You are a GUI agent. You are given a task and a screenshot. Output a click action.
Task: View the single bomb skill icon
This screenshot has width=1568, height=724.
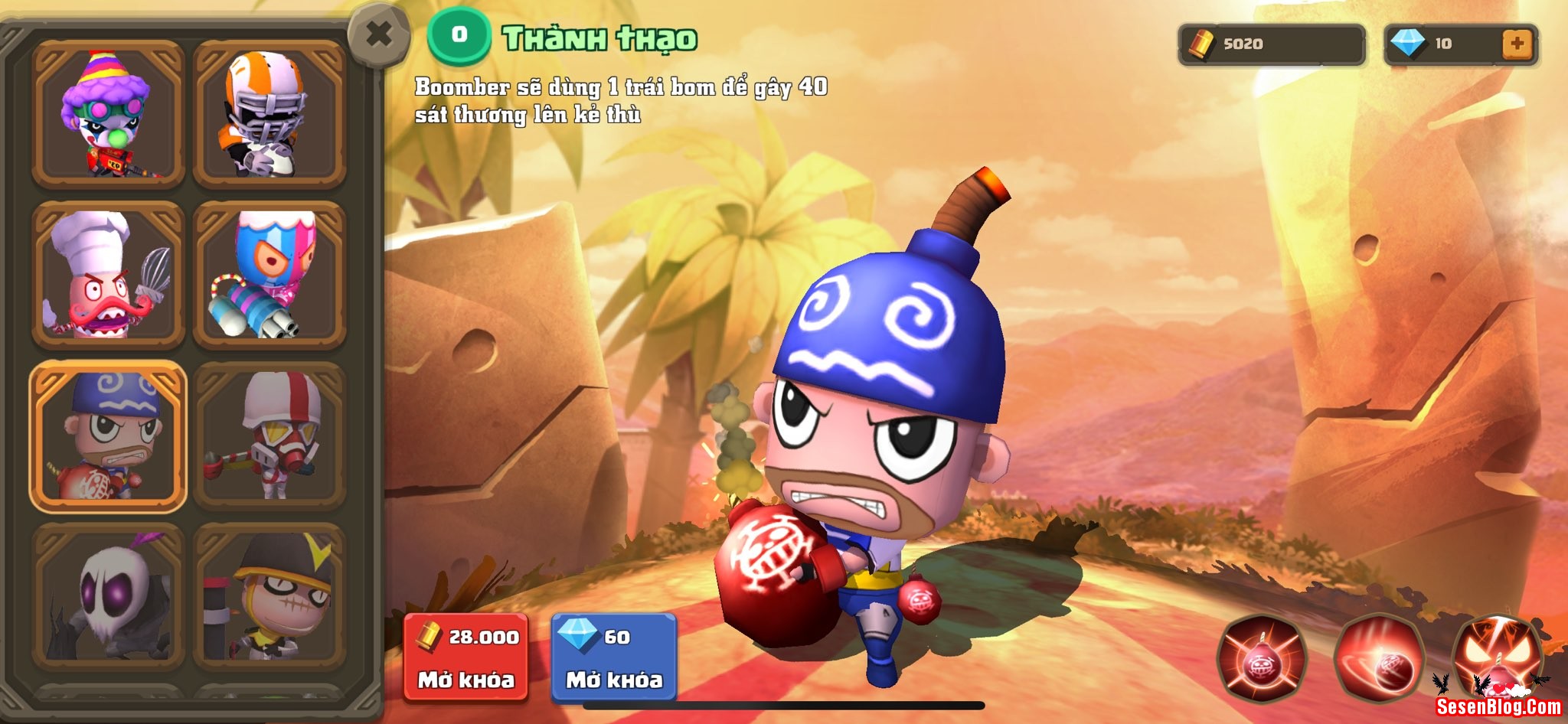click(x=1263, y=659)
